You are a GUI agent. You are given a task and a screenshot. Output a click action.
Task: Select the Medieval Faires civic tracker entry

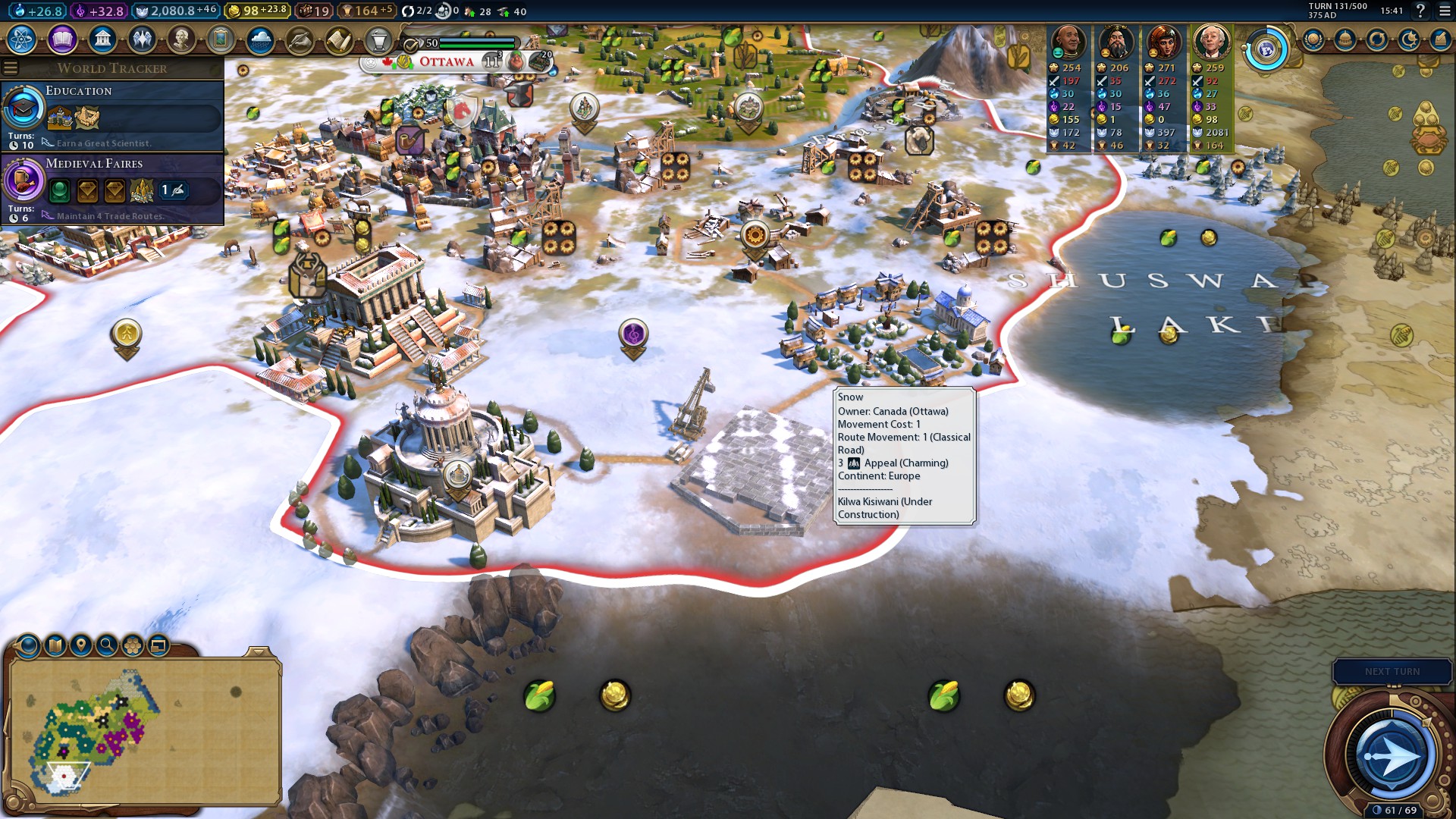pos(112,188)
